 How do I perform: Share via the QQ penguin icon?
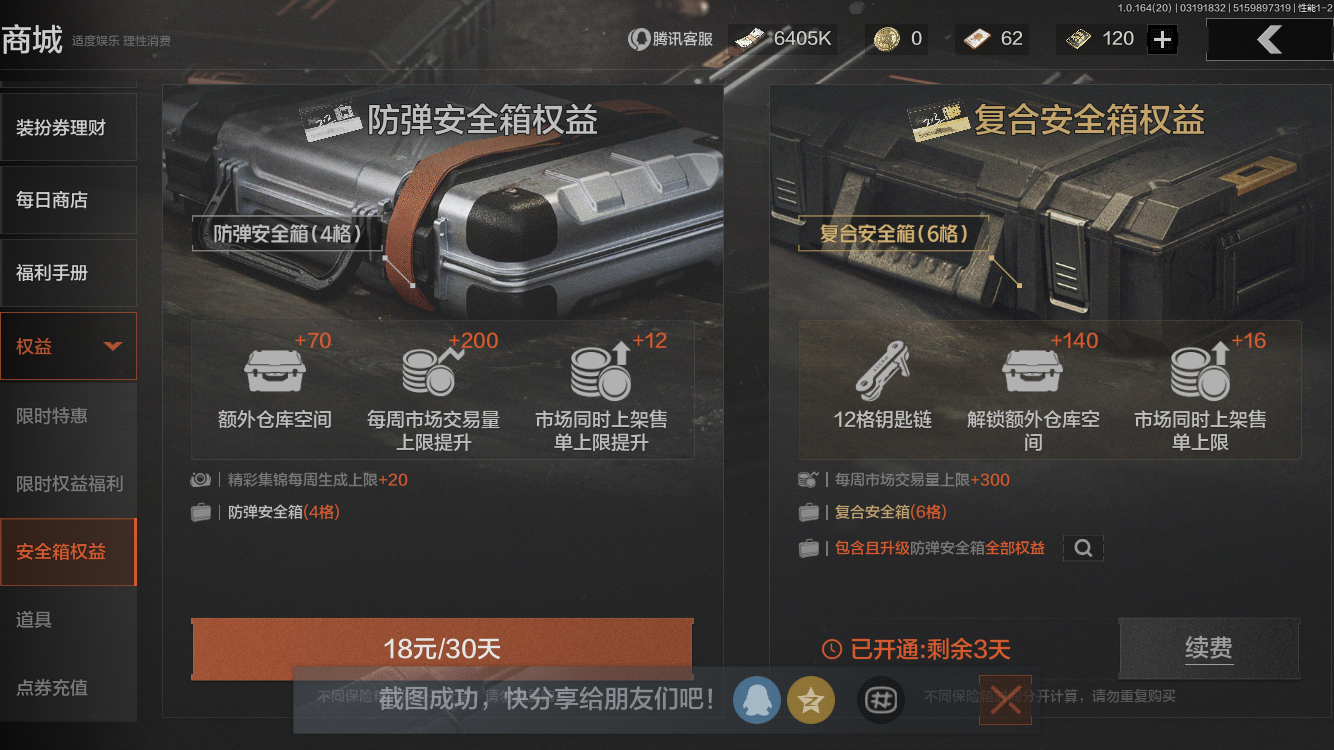click(757, 700)
